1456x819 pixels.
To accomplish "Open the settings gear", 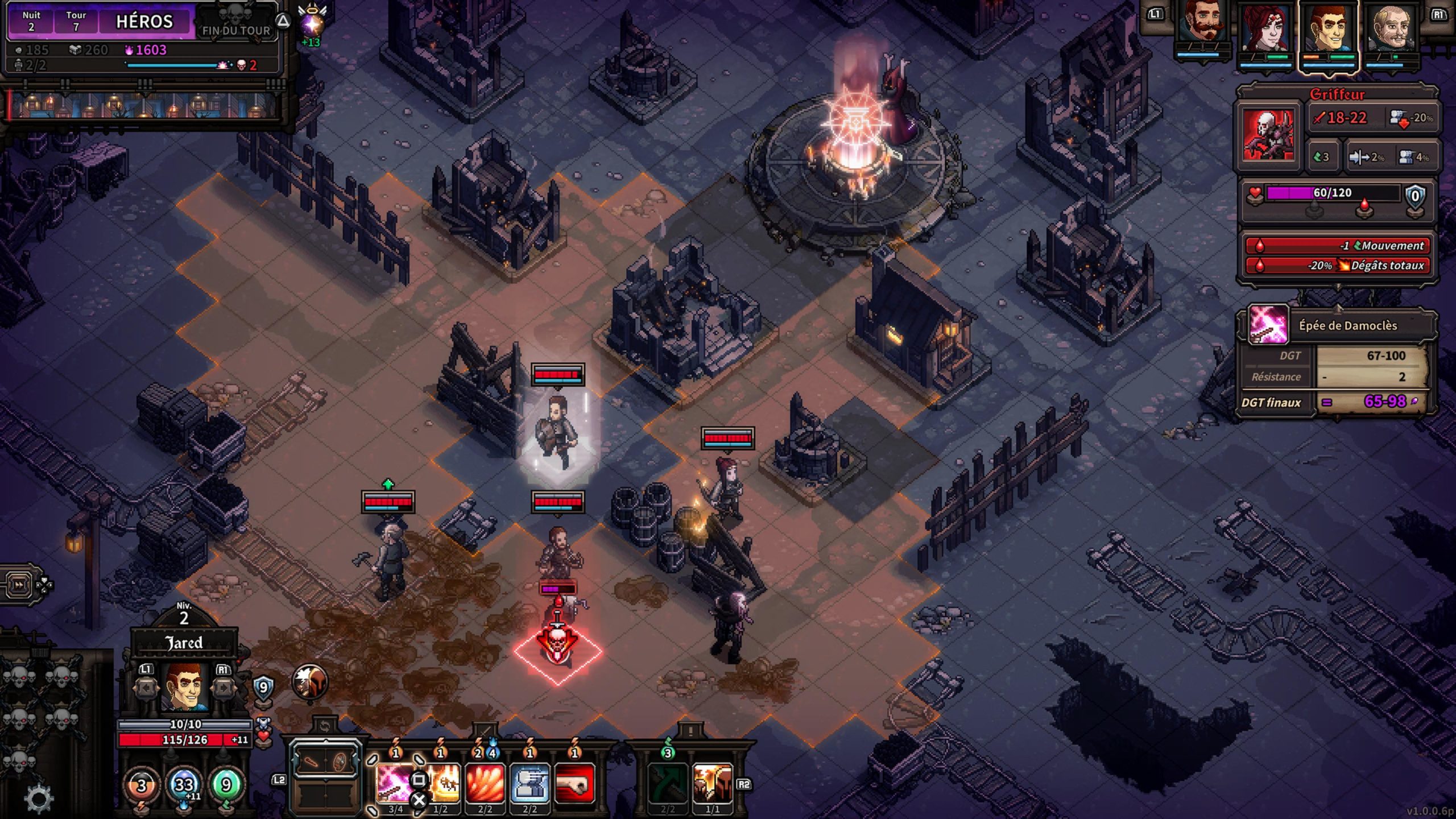I will (x=39, y=797).
